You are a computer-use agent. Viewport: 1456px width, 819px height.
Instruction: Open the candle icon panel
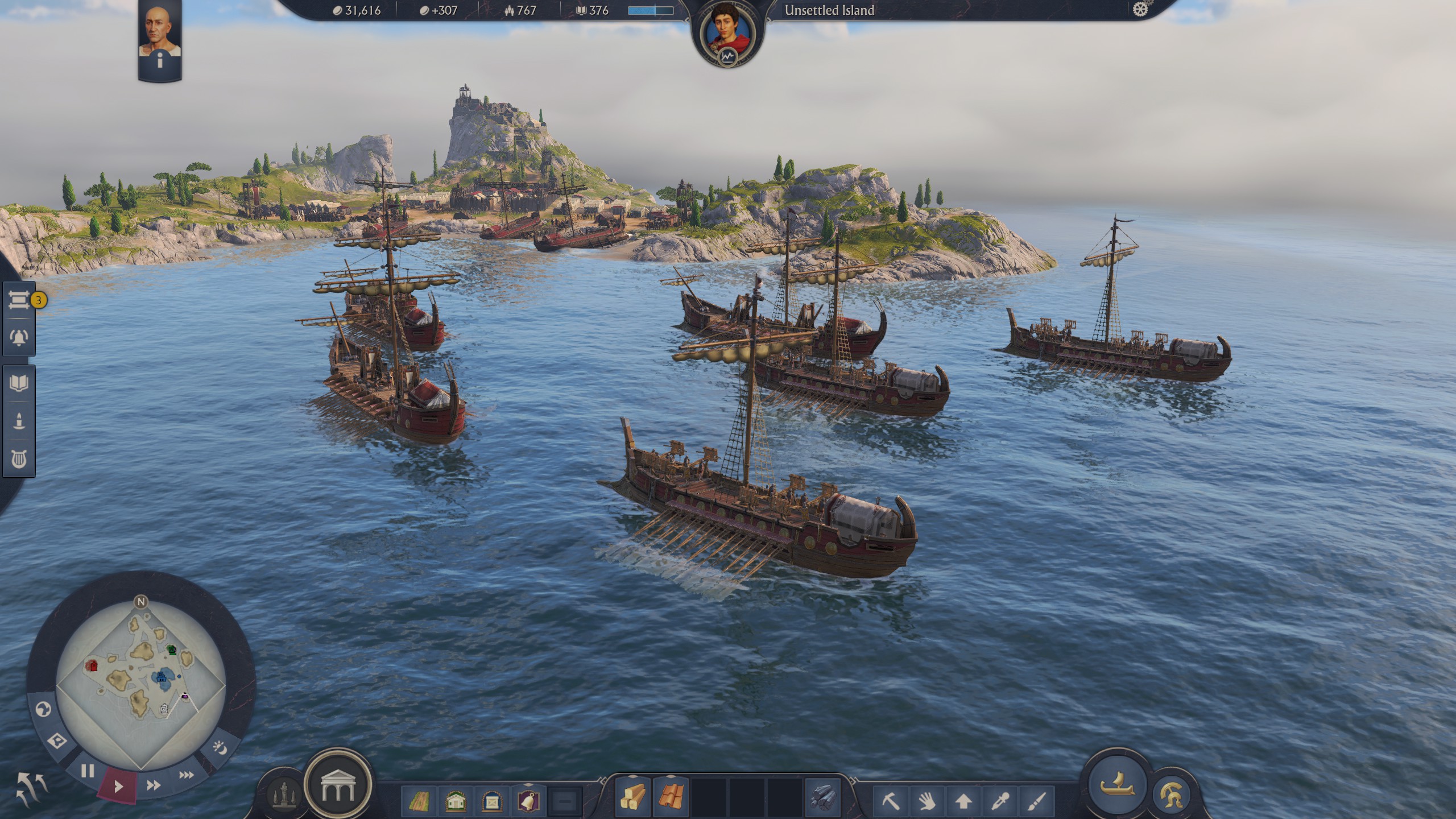tap(19, 421)
